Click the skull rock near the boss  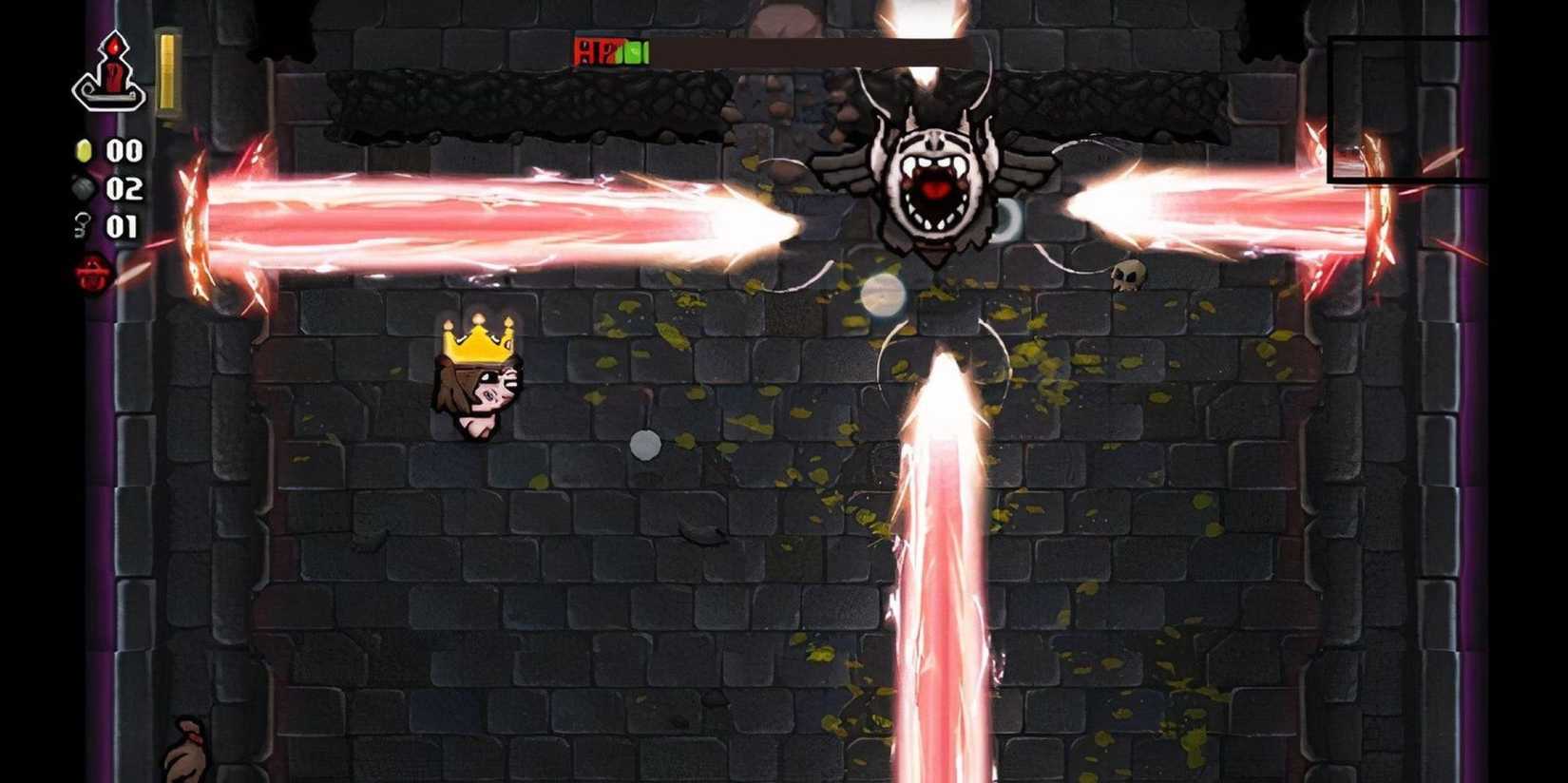pos(1127,275)
